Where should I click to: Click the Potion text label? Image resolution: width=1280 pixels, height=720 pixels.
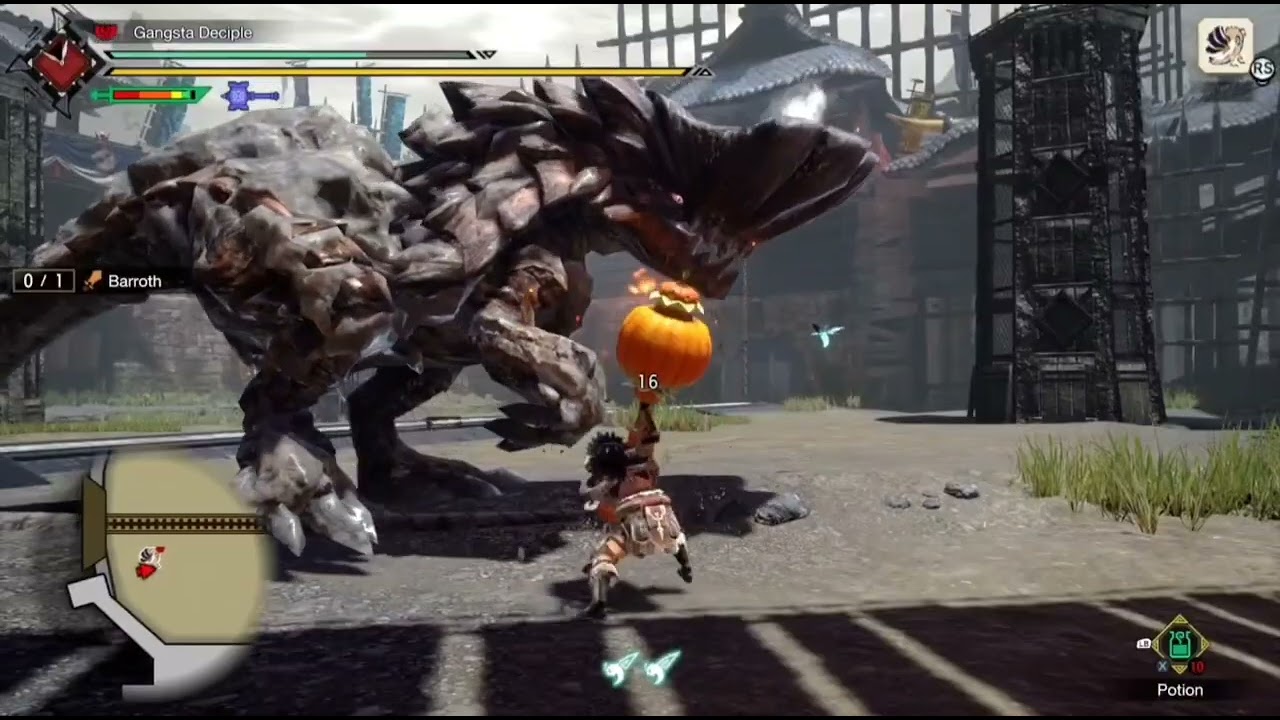point(1181,690)
